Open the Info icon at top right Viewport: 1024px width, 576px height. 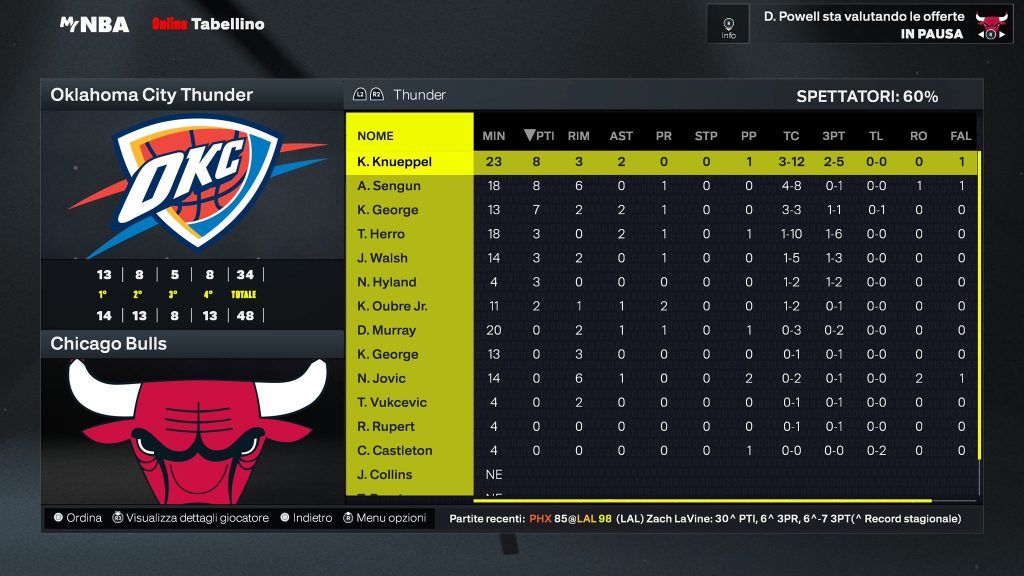728,24
